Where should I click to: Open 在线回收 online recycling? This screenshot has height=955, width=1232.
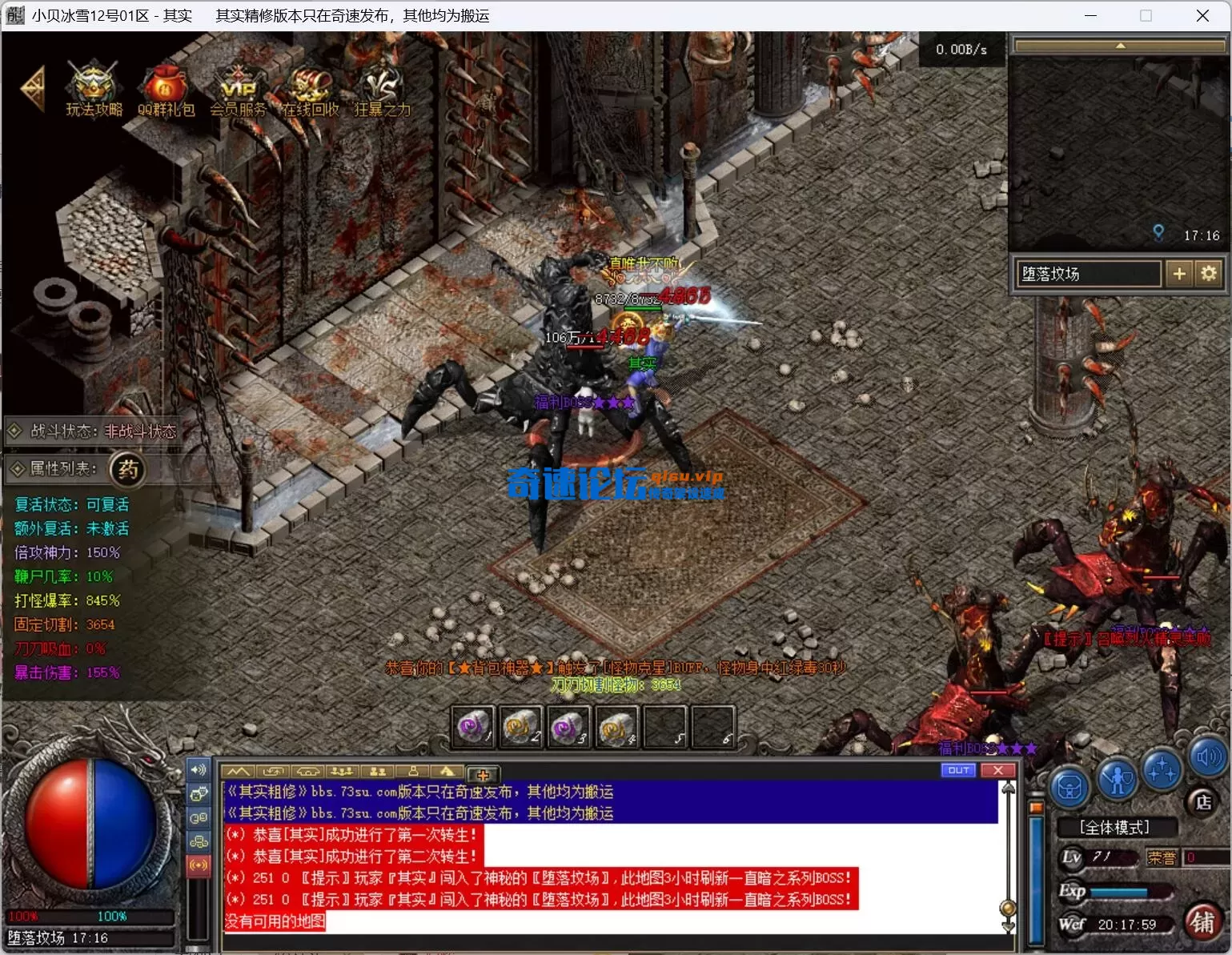[310, 88]
